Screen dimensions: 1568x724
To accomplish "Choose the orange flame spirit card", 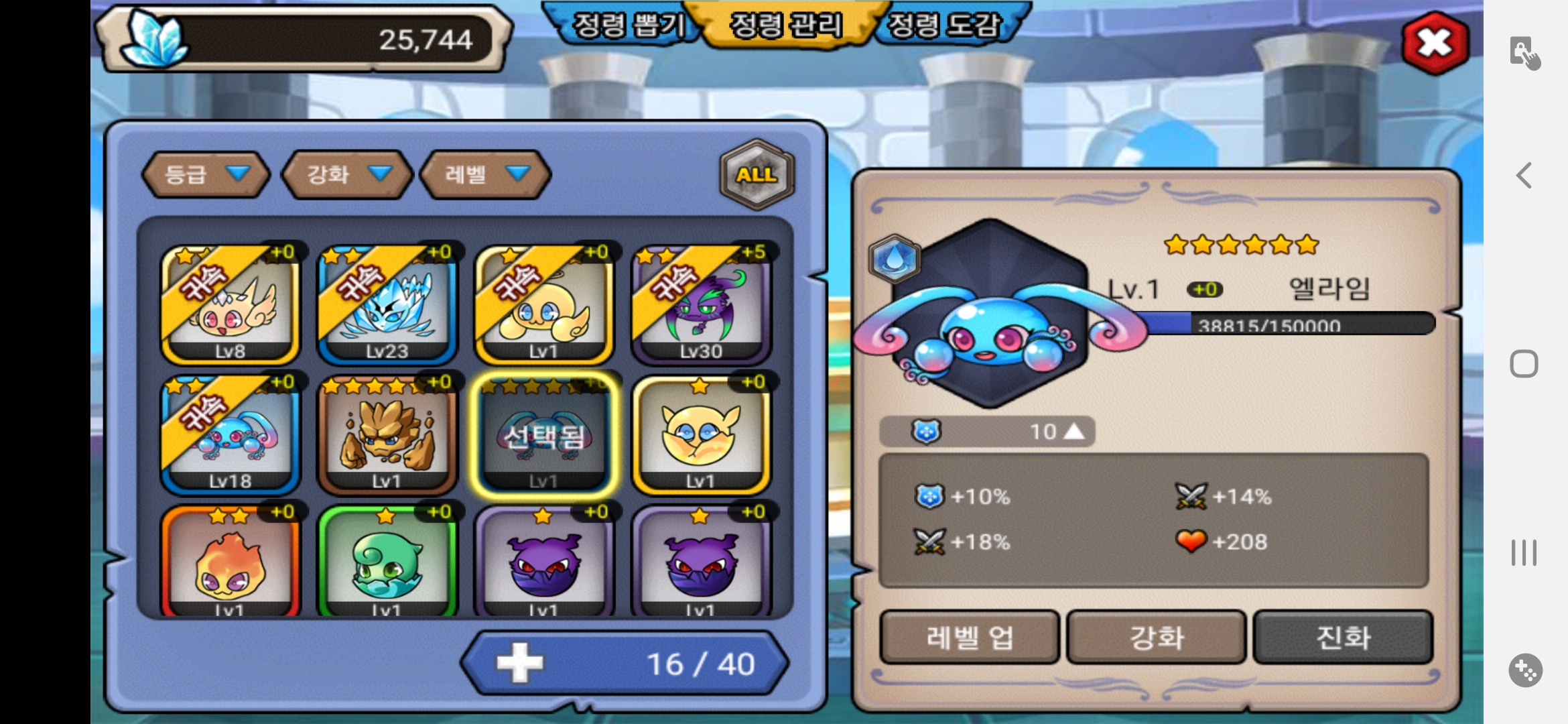I will pyautogui.click(x=230, y=563).
